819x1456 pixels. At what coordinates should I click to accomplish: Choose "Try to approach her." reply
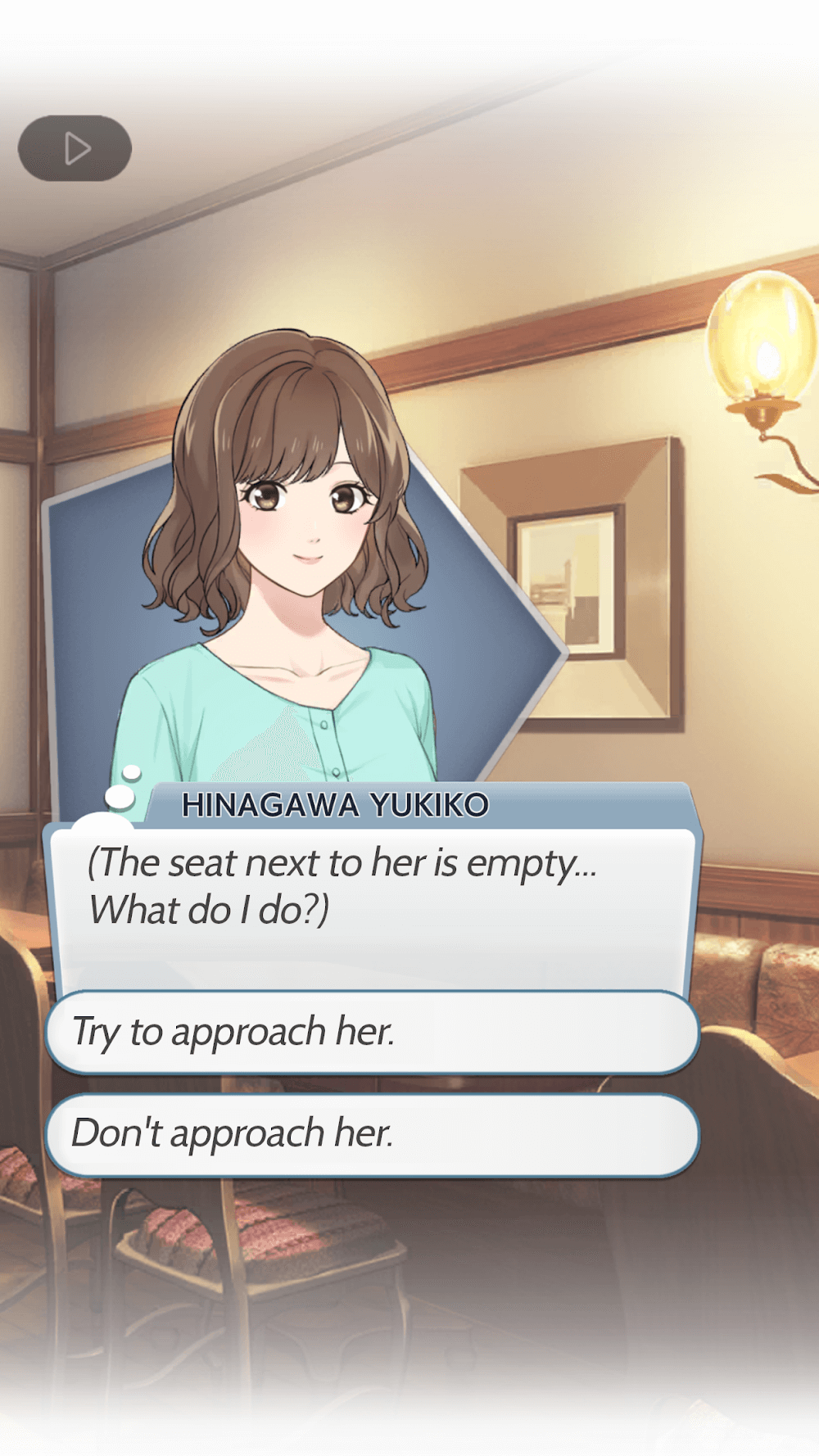(373, 1031)
